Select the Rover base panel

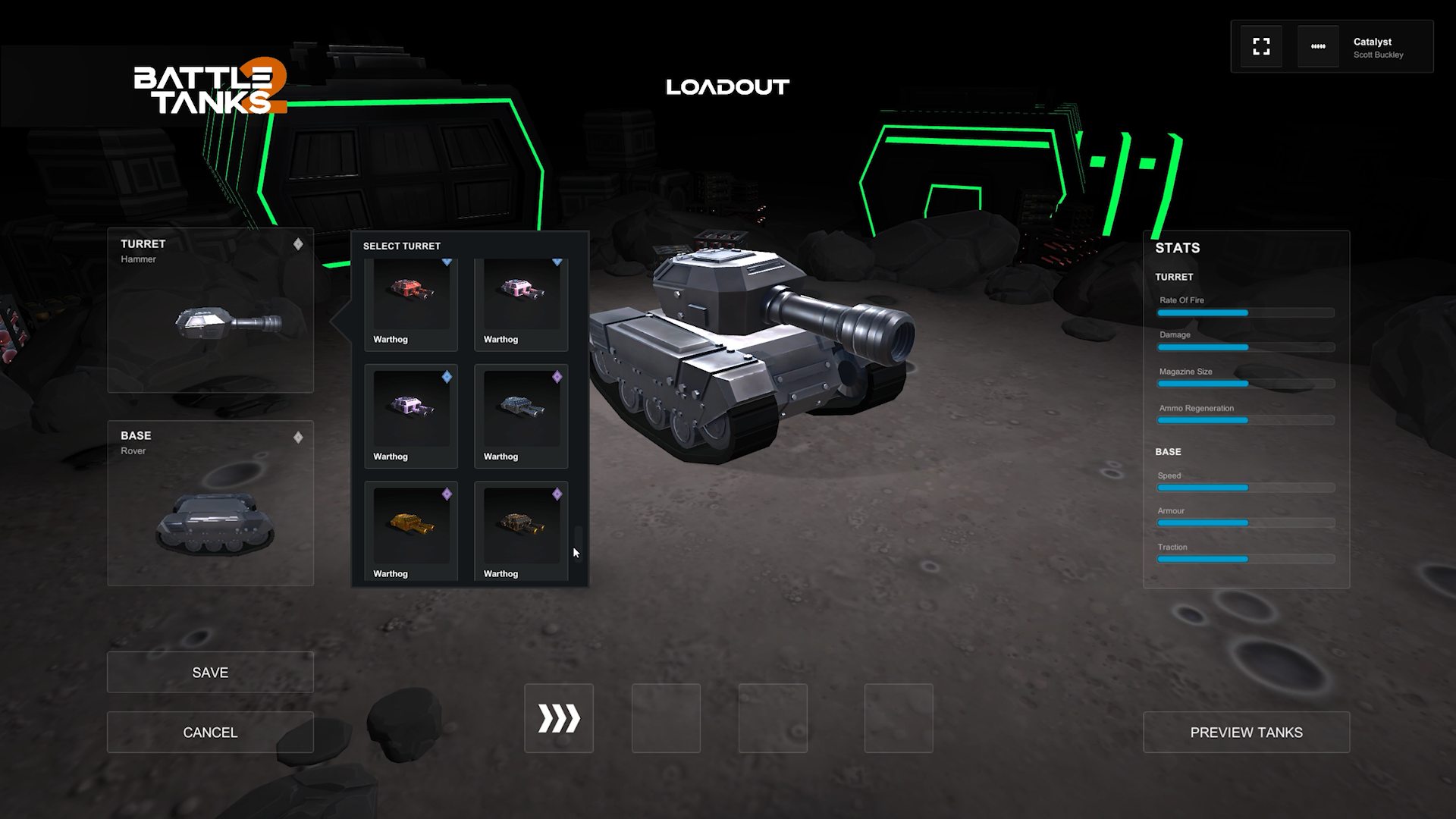(x=210, y=504)
